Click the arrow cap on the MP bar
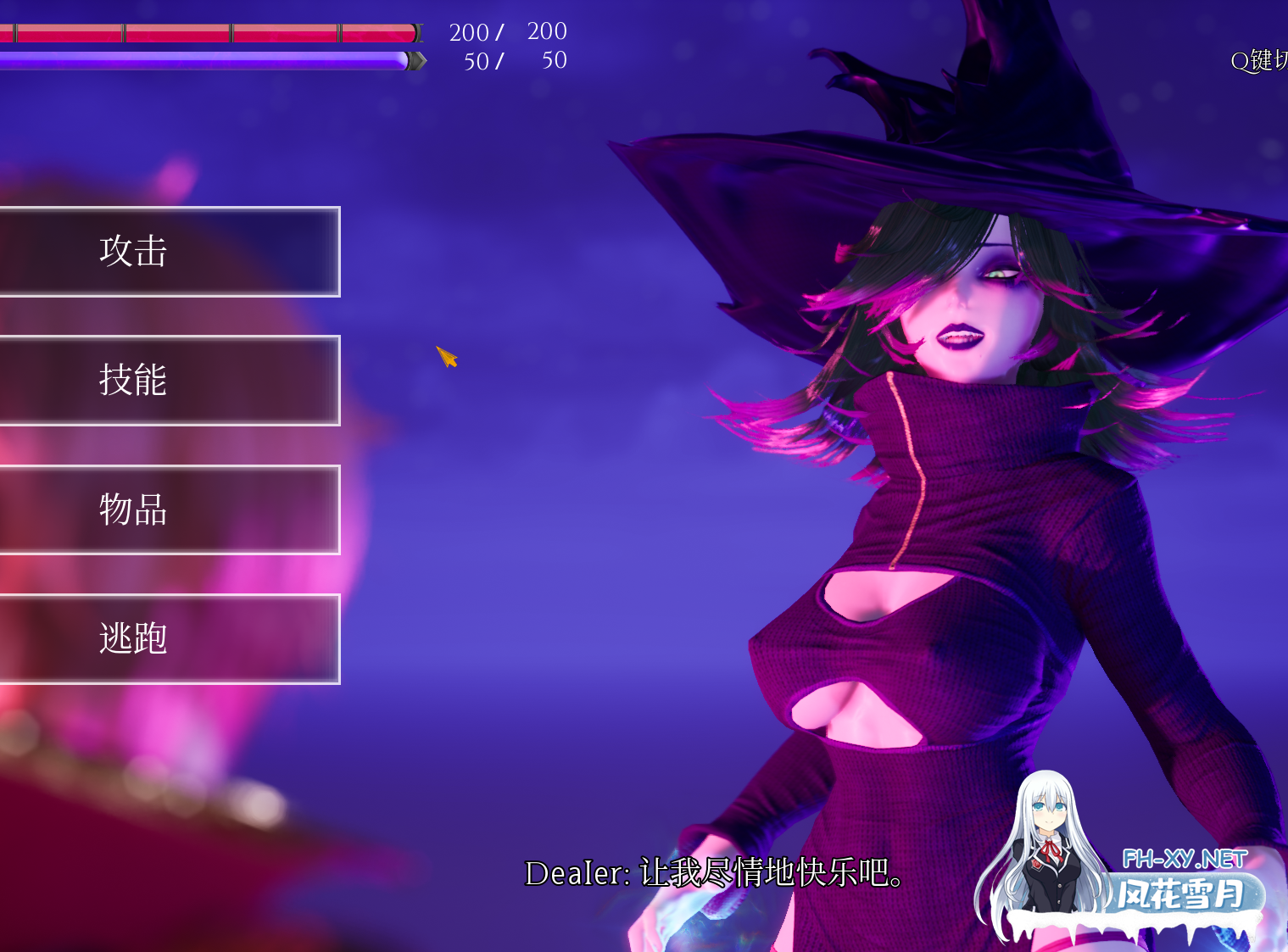The height and width of the screenshot is (952, 1288). click(x=417, y=60)
